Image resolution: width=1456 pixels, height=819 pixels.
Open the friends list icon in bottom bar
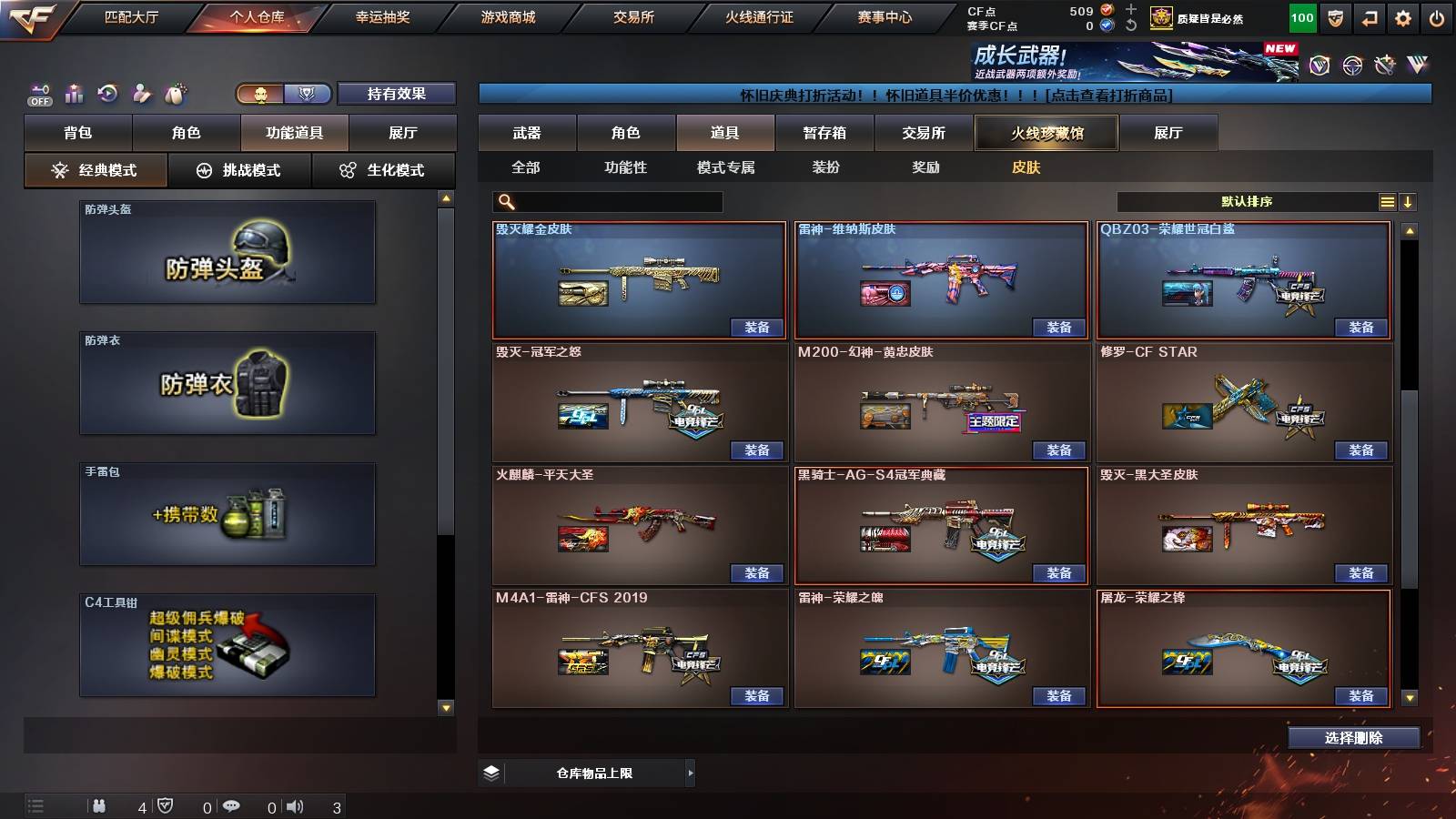point(100,804)
